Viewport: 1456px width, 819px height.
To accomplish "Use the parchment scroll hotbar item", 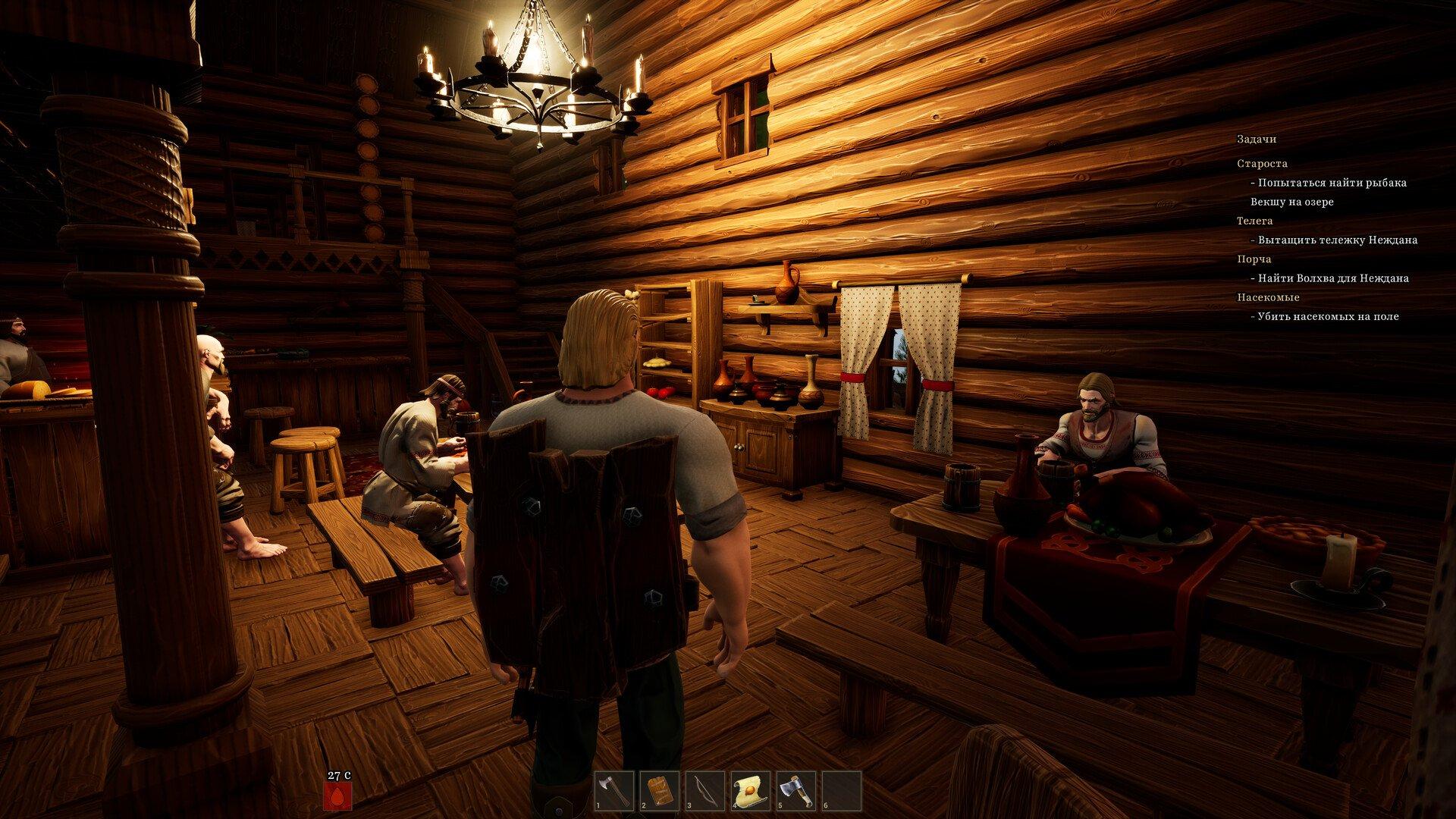I will (751, 791).
